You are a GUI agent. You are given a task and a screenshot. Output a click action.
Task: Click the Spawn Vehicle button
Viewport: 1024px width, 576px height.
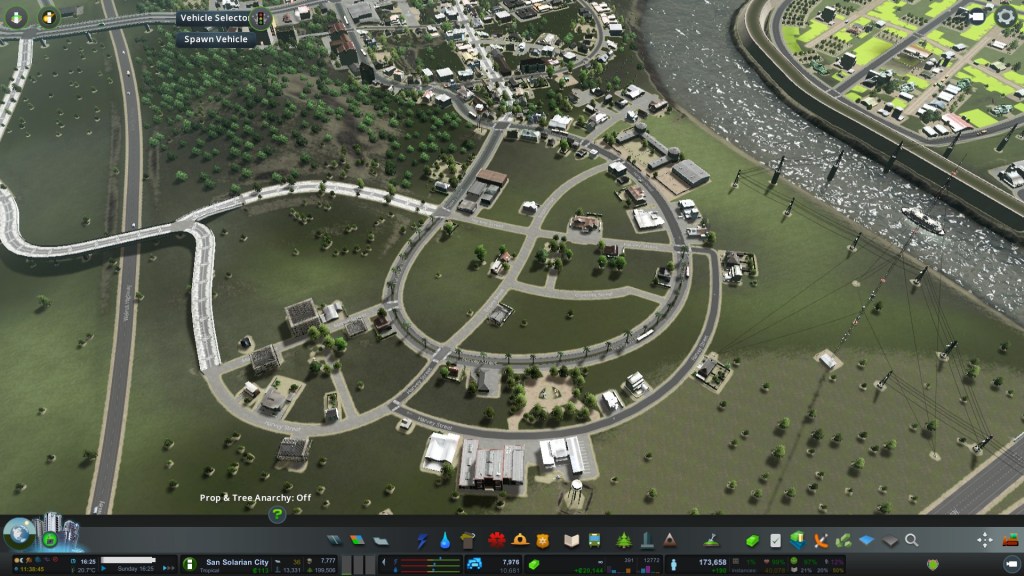tap(214, 40)
